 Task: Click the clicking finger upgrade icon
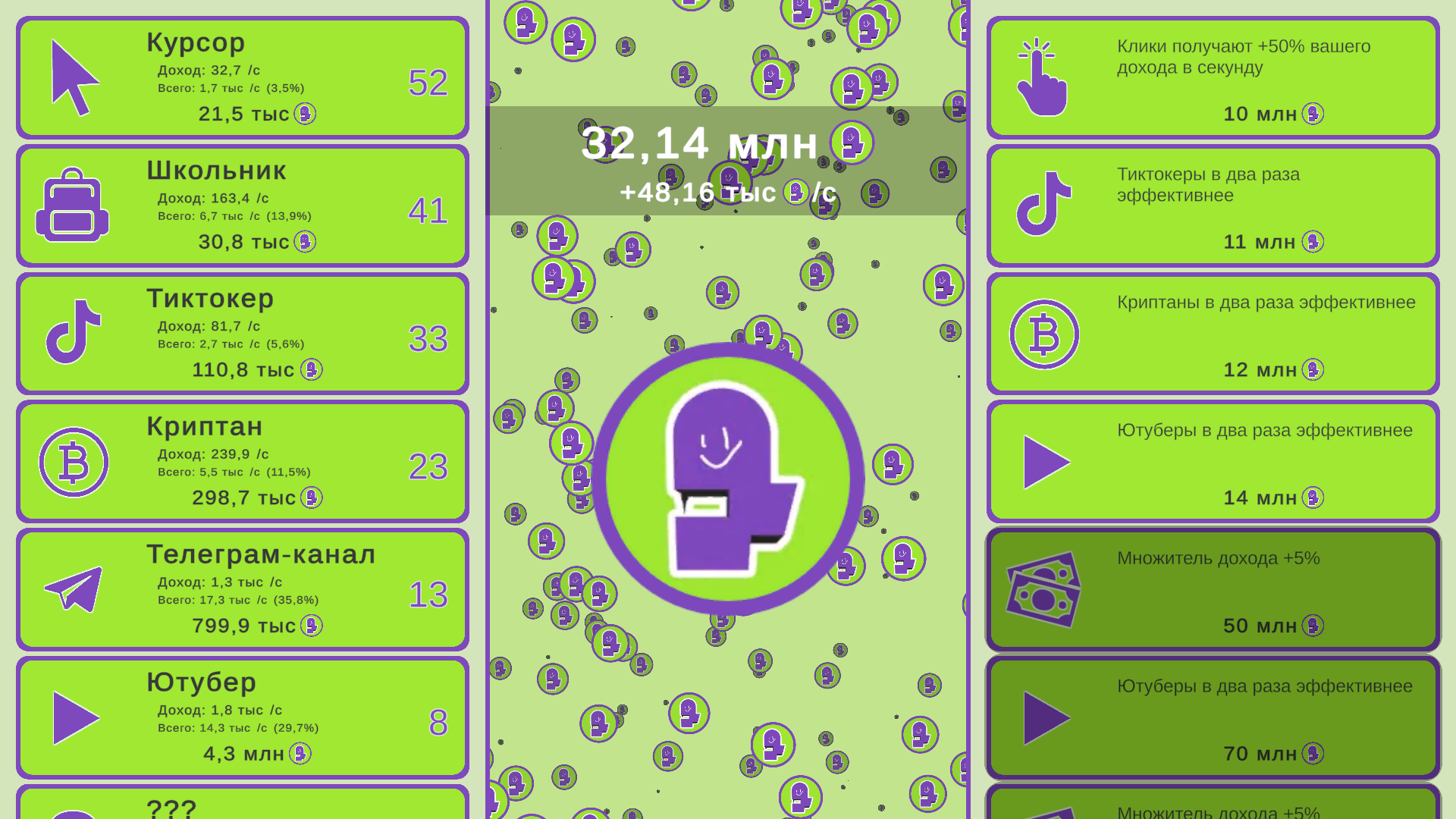coord(1043,78)
